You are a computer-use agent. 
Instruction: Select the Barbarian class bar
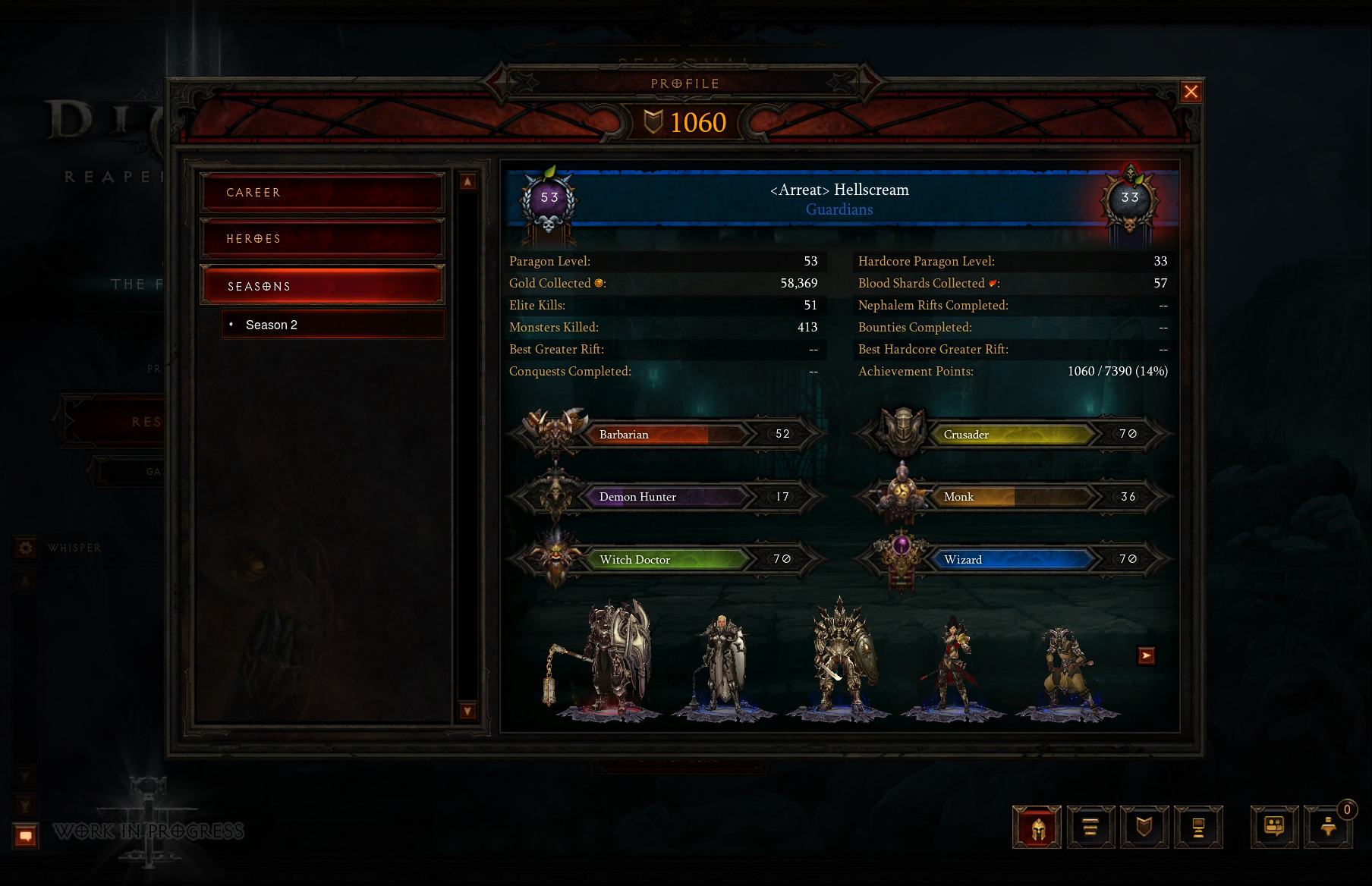(x=665, y=434)
